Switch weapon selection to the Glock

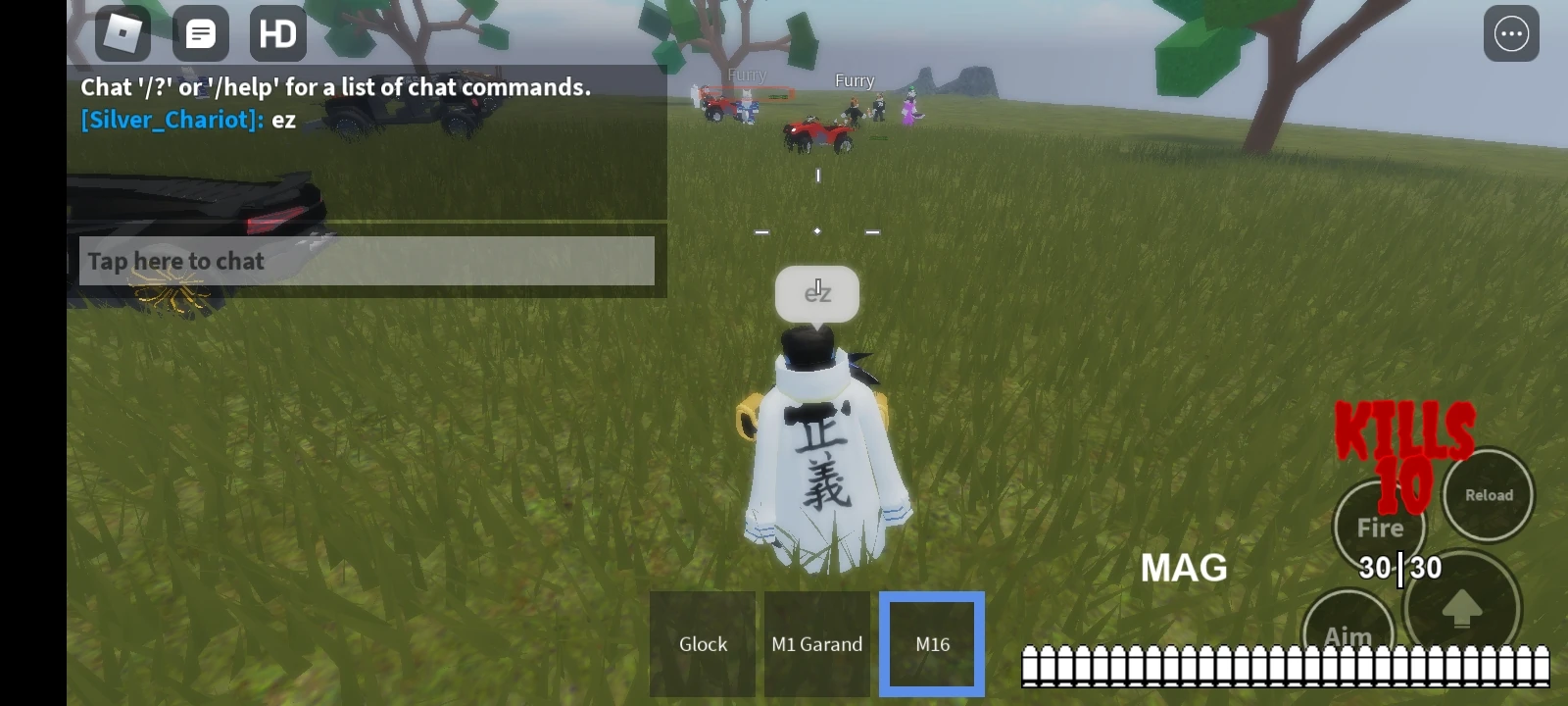[702, 643]
